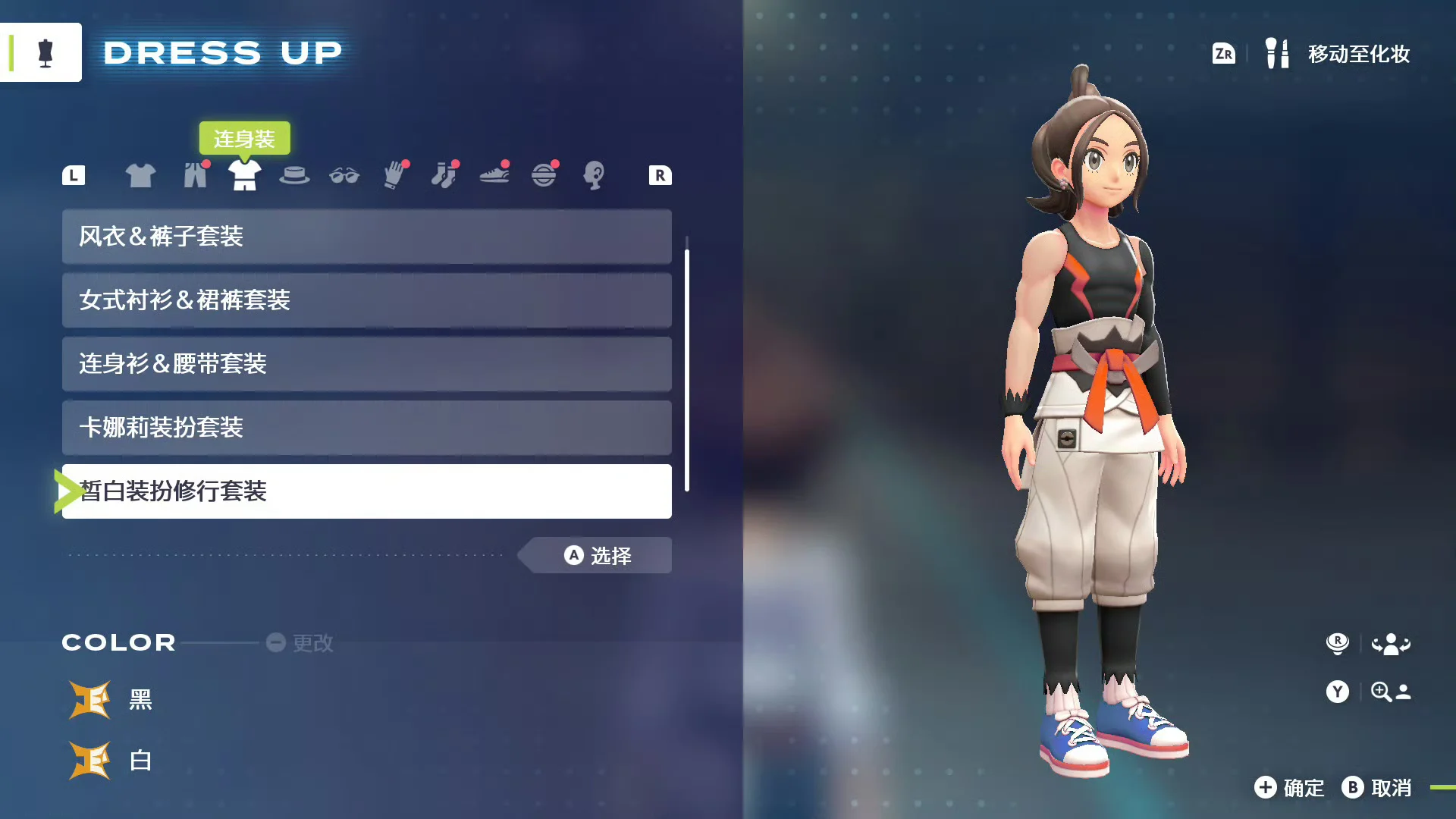Switch to the gloves category tab
Screen dimensions: 1456x819
[394, 175]
